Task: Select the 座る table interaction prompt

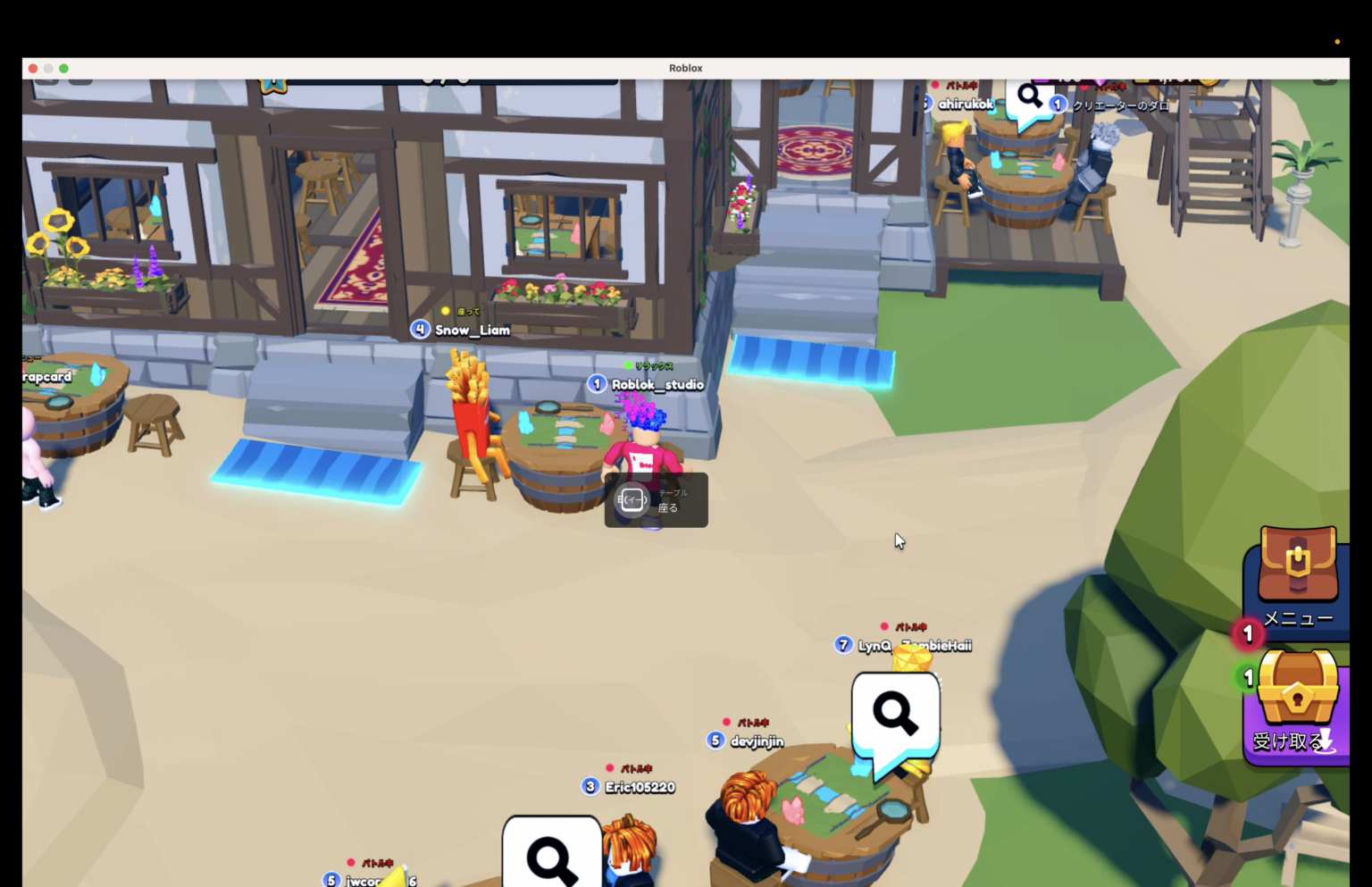Action: click(x=668, y=506)
